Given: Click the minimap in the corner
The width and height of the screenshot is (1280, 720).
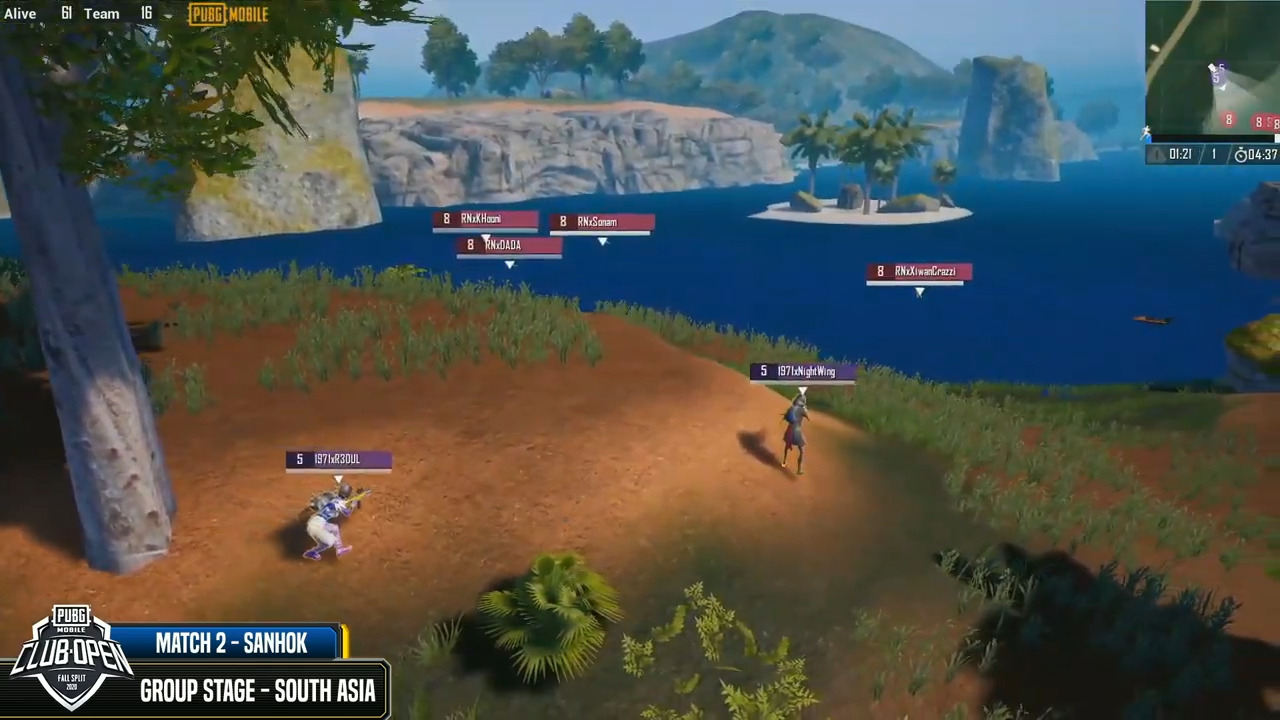Looking at the screenshot, I should click(1212, 70).
